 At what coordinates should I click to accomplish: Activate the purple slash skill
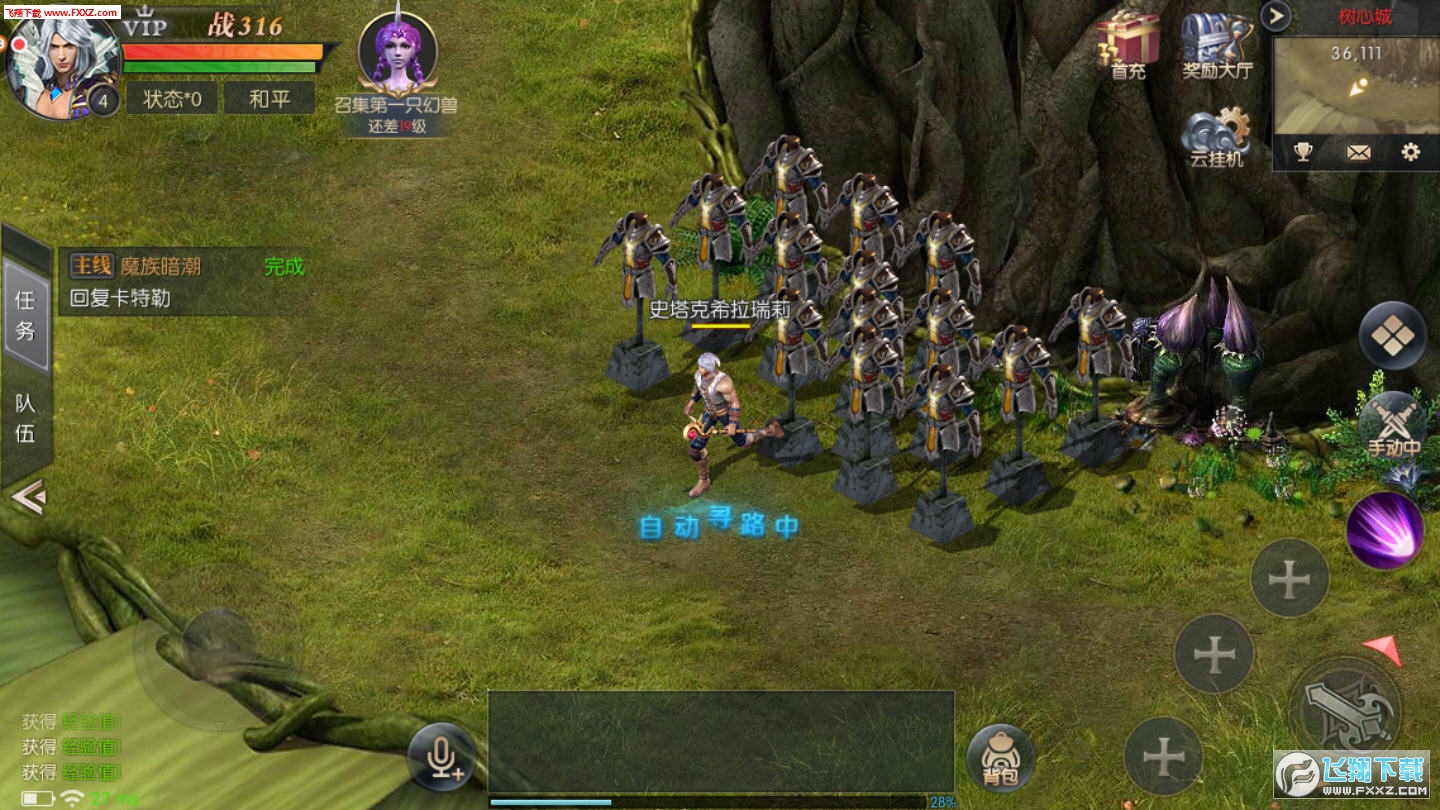pos(1385,530)
